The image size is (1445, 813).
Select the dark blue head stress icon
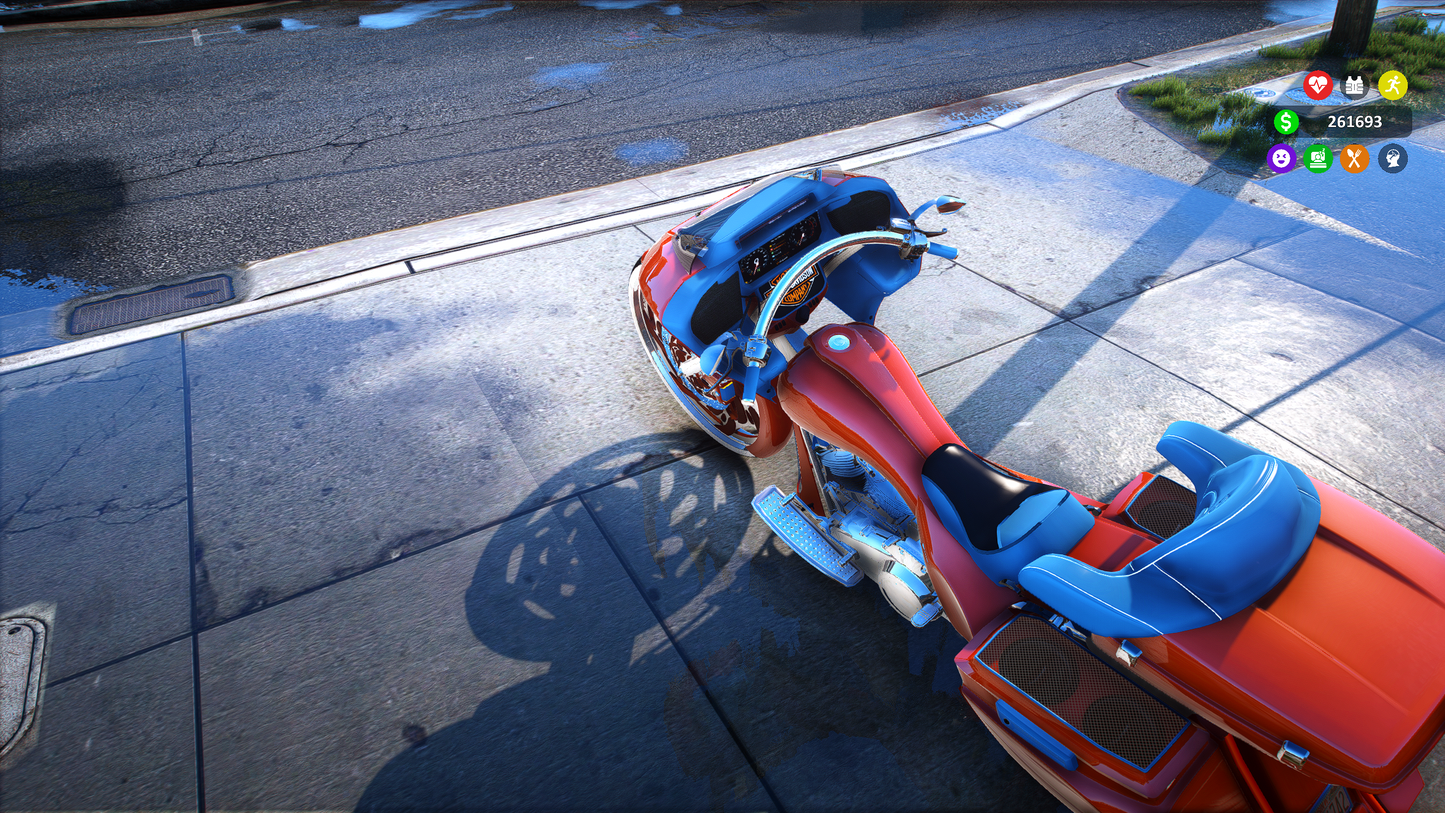(x=1392, y=158)
